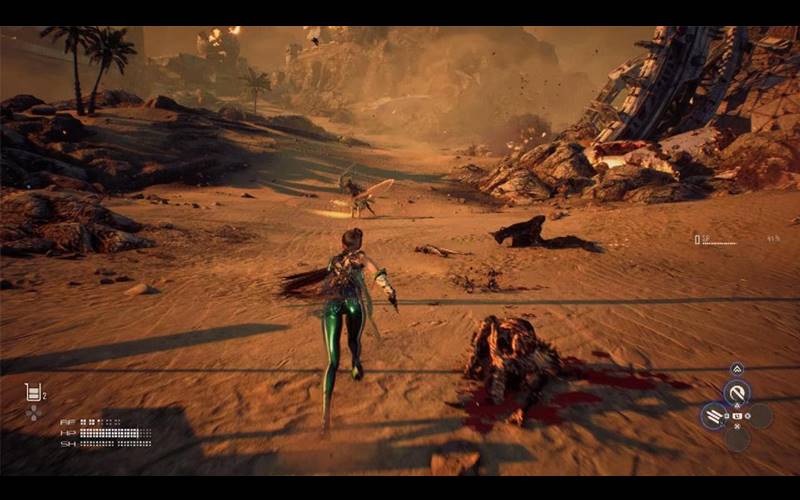Trigger the curved blade skill icon
The image size is (800, 500).
[x=737, y=392]
